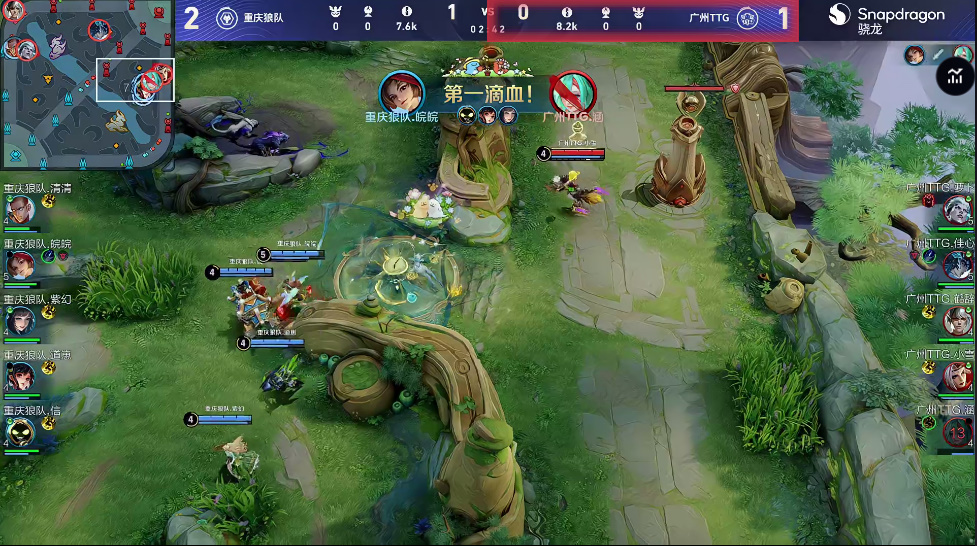Select top 广州TTG player portrait

(957, 210)
